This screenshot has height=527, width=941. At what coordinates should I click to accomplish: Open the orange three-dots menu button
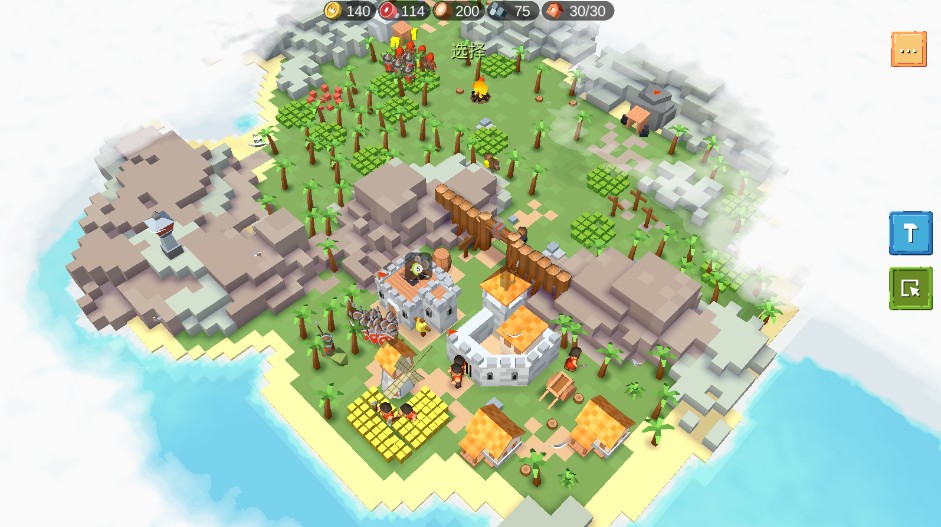point(908,49)
